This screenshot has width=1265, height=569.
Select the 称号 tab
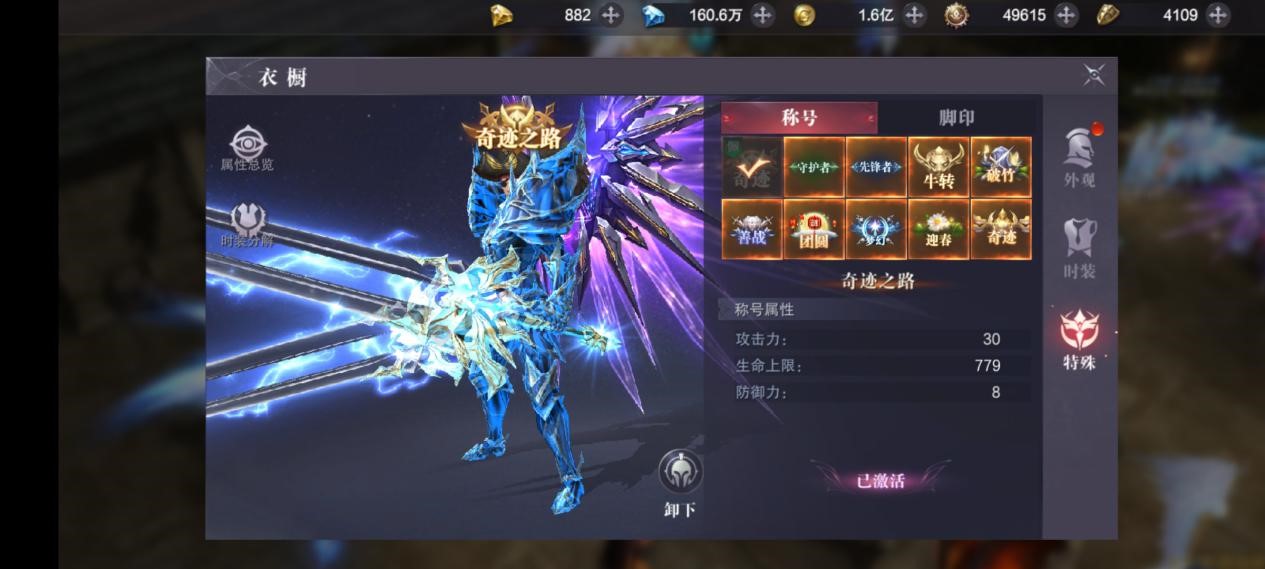tap(799, 118)
